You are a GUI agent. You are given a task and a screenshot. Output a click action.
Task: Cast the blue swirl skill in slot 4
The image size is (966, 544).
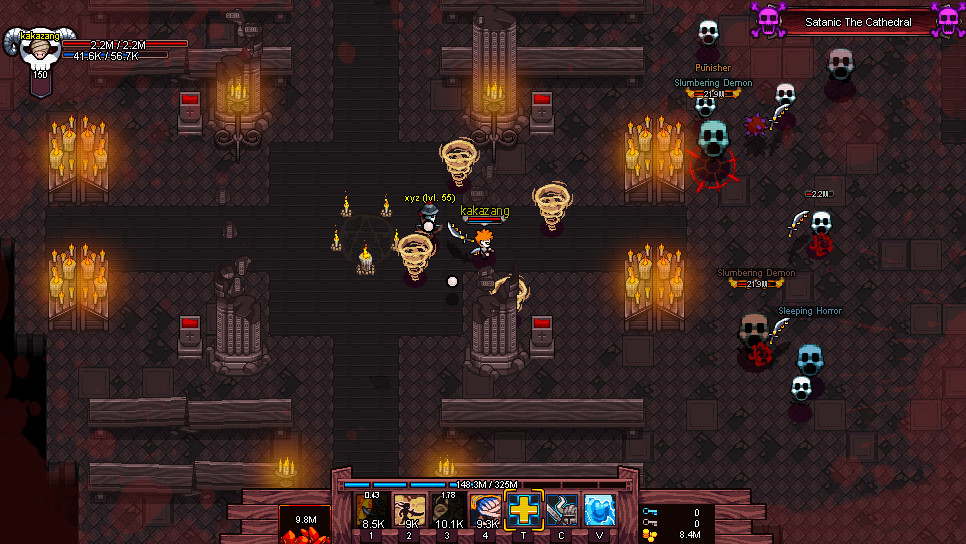point(486,510)
